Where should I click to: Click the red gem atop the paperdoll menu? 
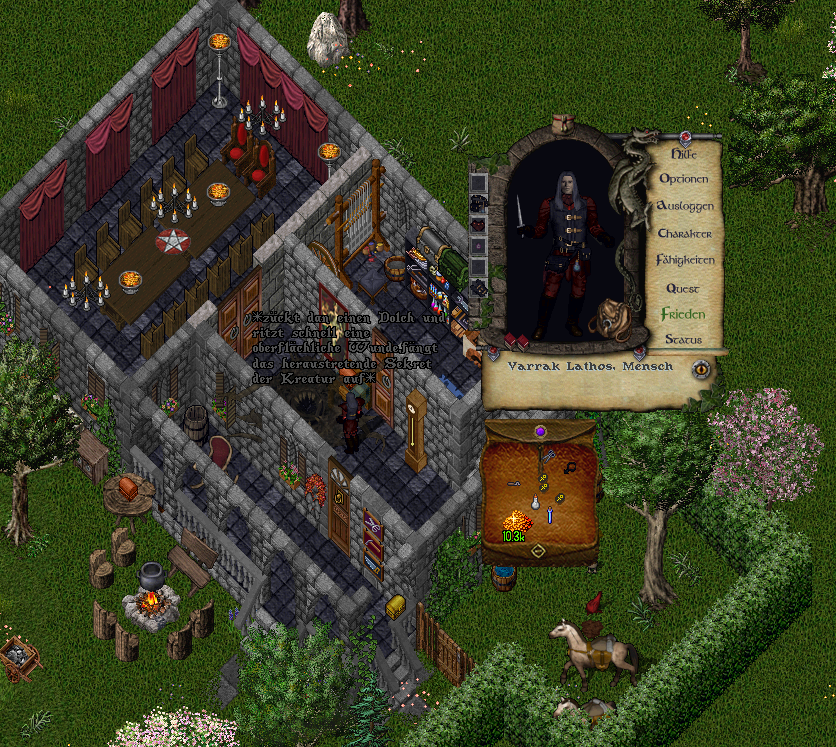(686, 137)
